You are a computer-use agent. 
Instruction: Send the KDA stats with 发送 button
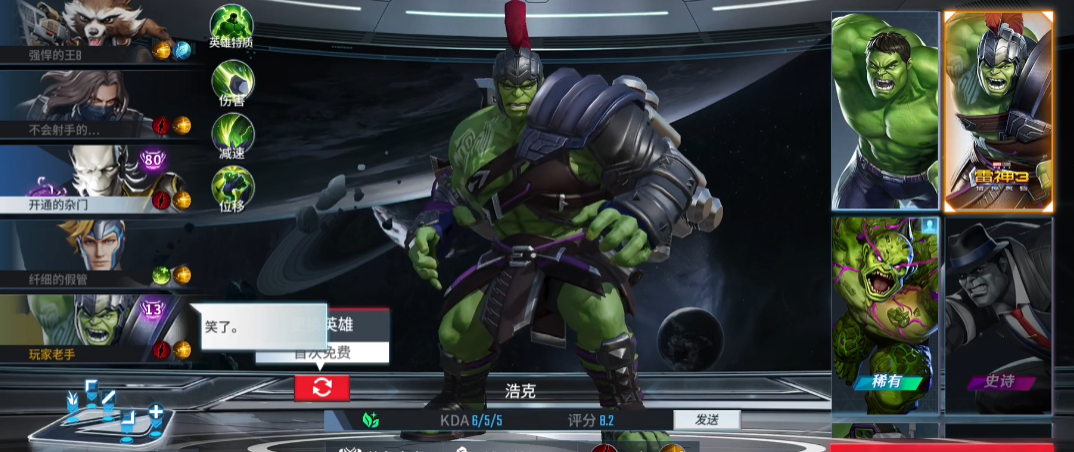click(706, 420)
